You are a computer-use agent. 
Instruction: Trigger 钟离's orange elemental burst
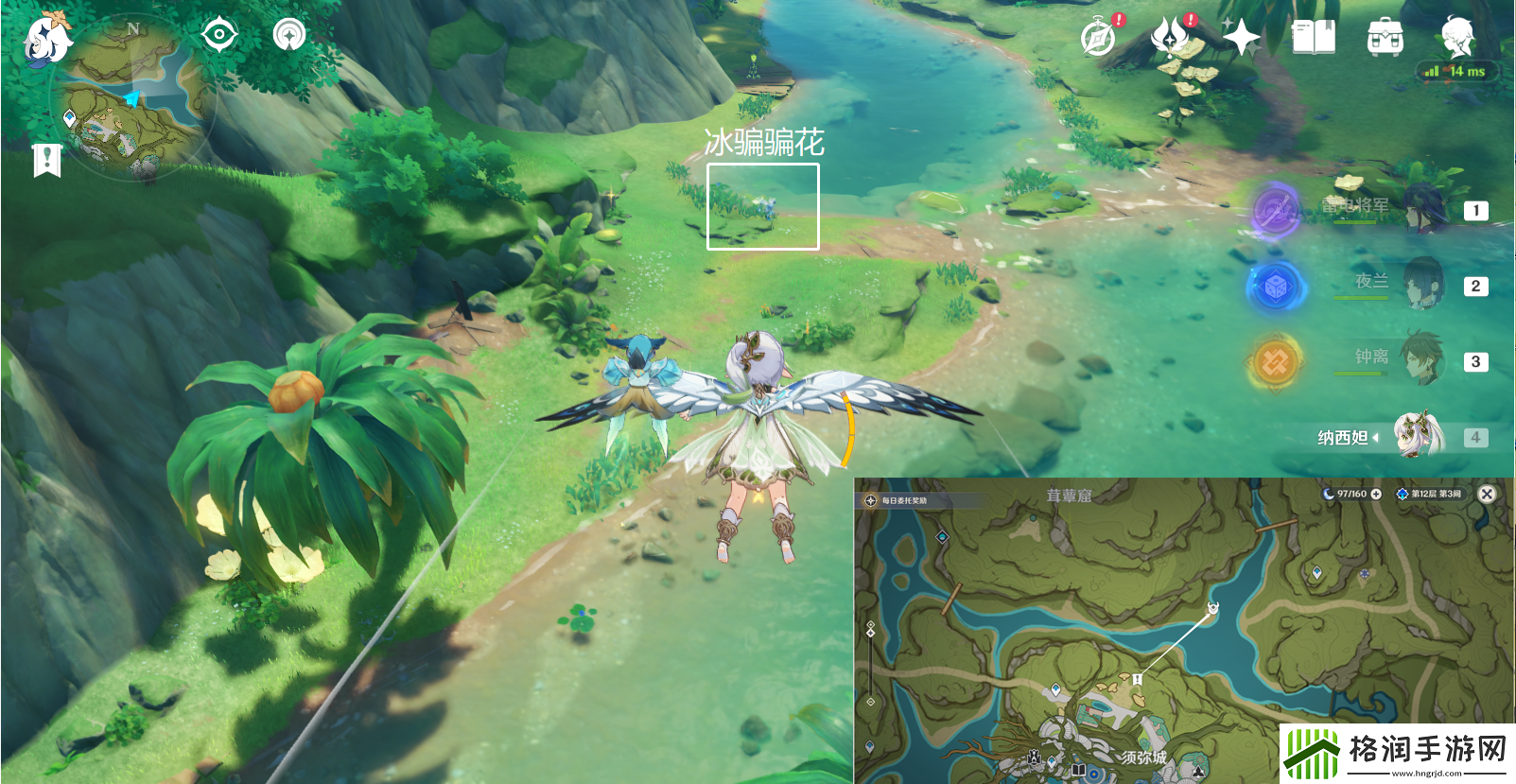[1275, 361]
